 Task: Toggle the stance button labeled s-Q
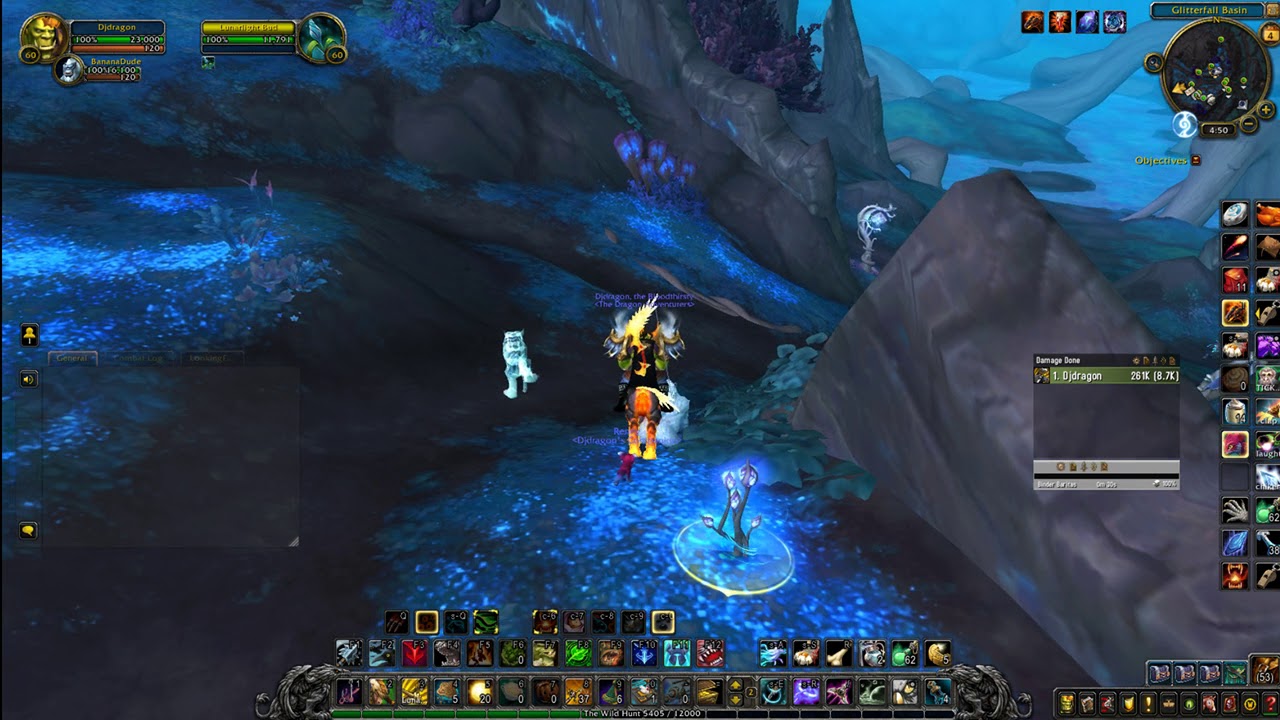(457, 623)
